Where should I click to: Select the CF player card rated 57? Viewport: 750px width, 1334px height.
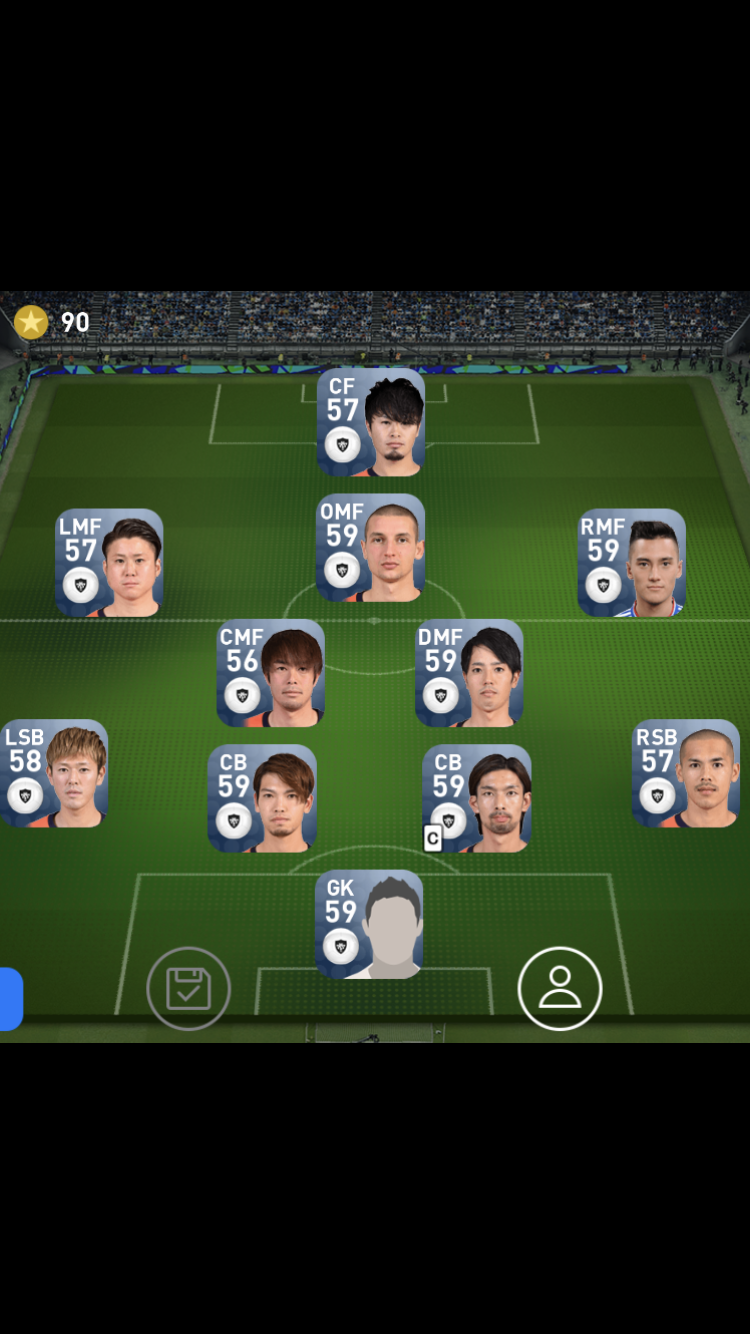[x=371, y=422]
